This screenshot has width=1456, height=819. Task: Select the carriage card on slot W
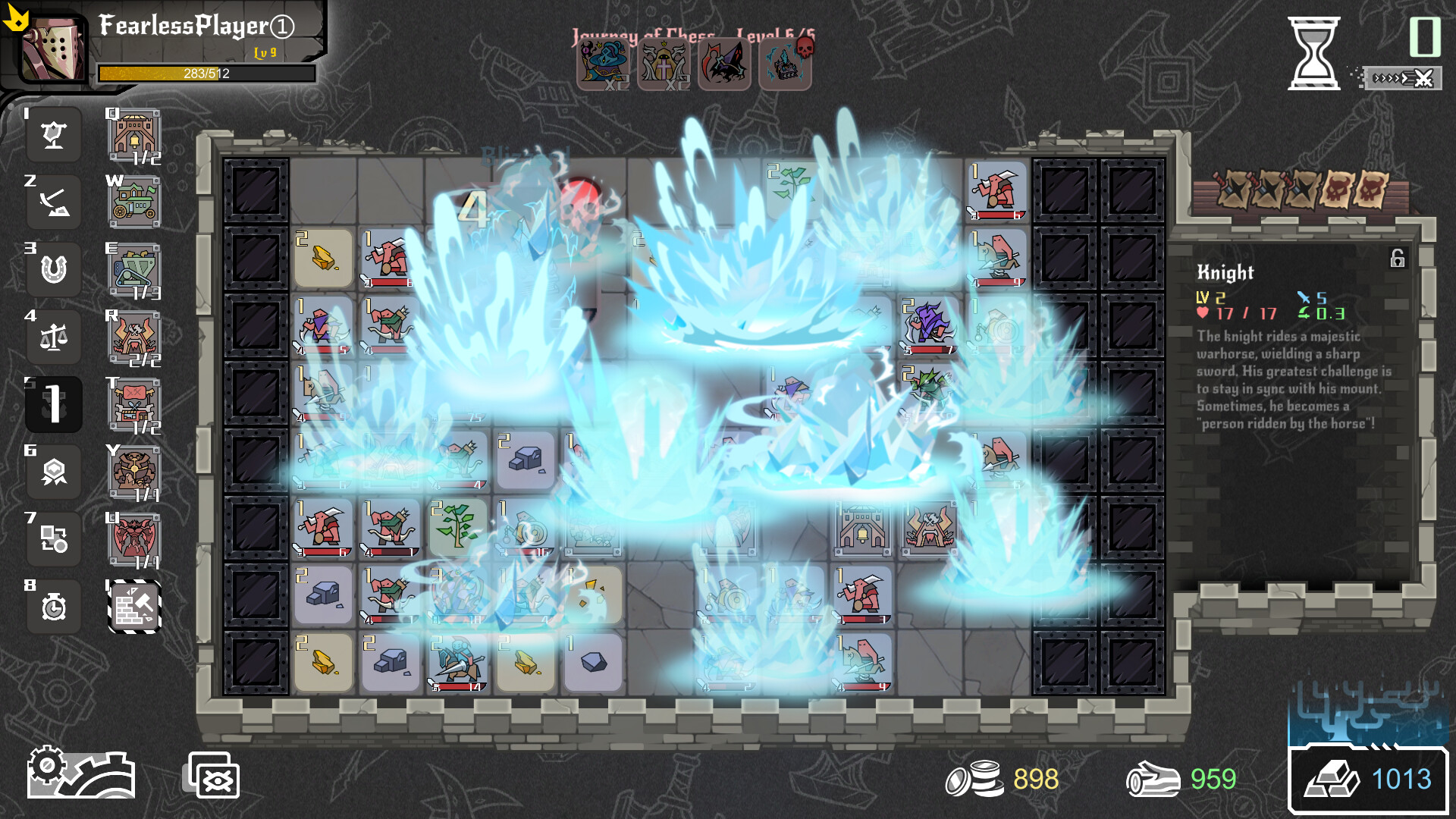coord(133,202)
